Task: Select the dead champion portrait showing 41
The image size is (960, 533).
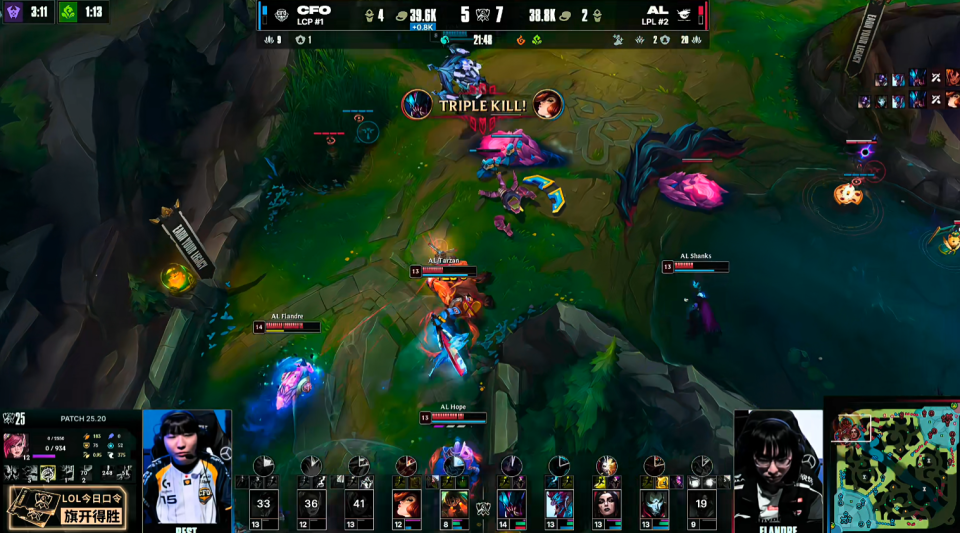Action: (359, 504)
